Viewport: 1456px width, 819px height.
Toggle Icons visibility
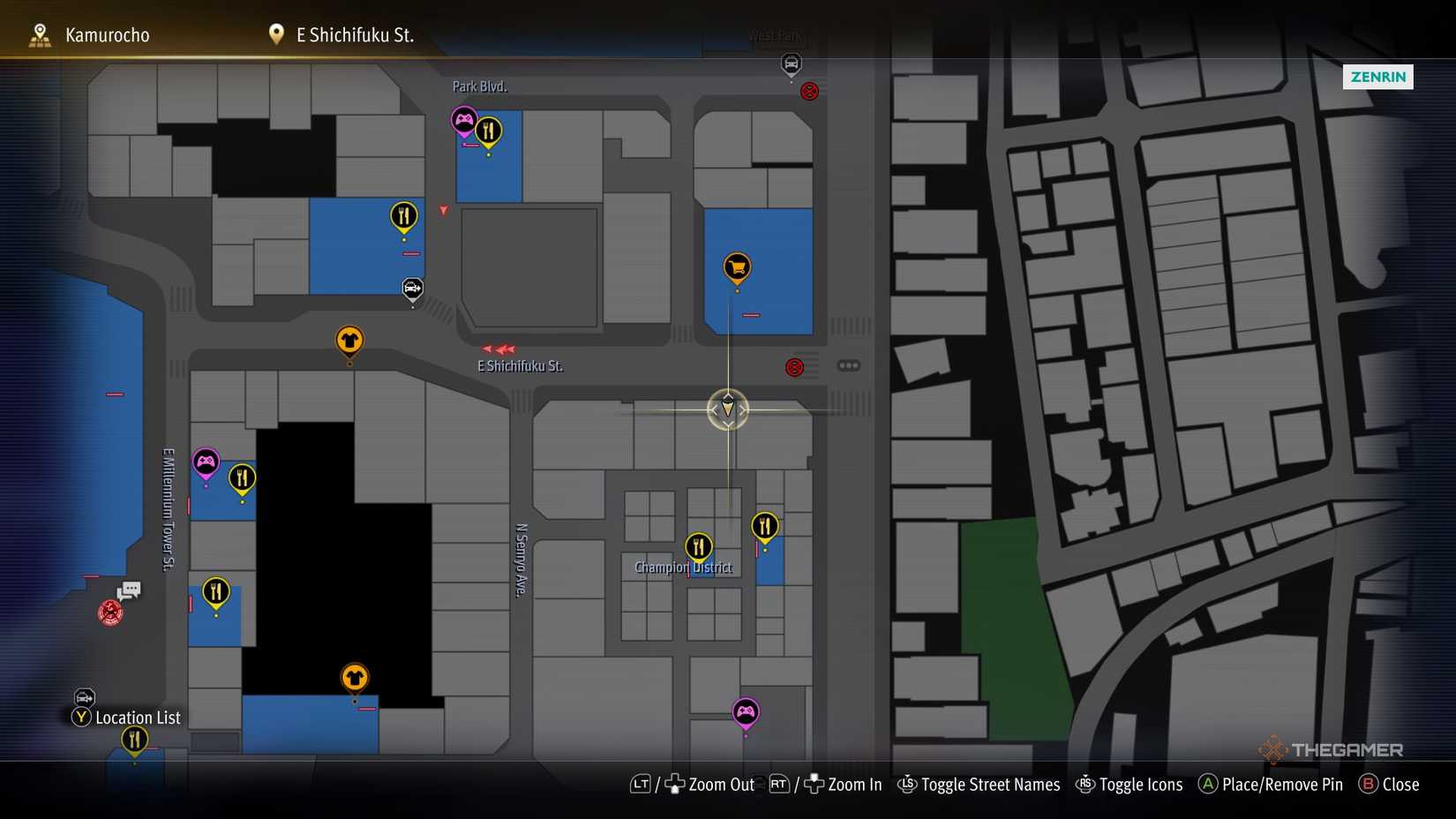click(x=1140, y=785)
